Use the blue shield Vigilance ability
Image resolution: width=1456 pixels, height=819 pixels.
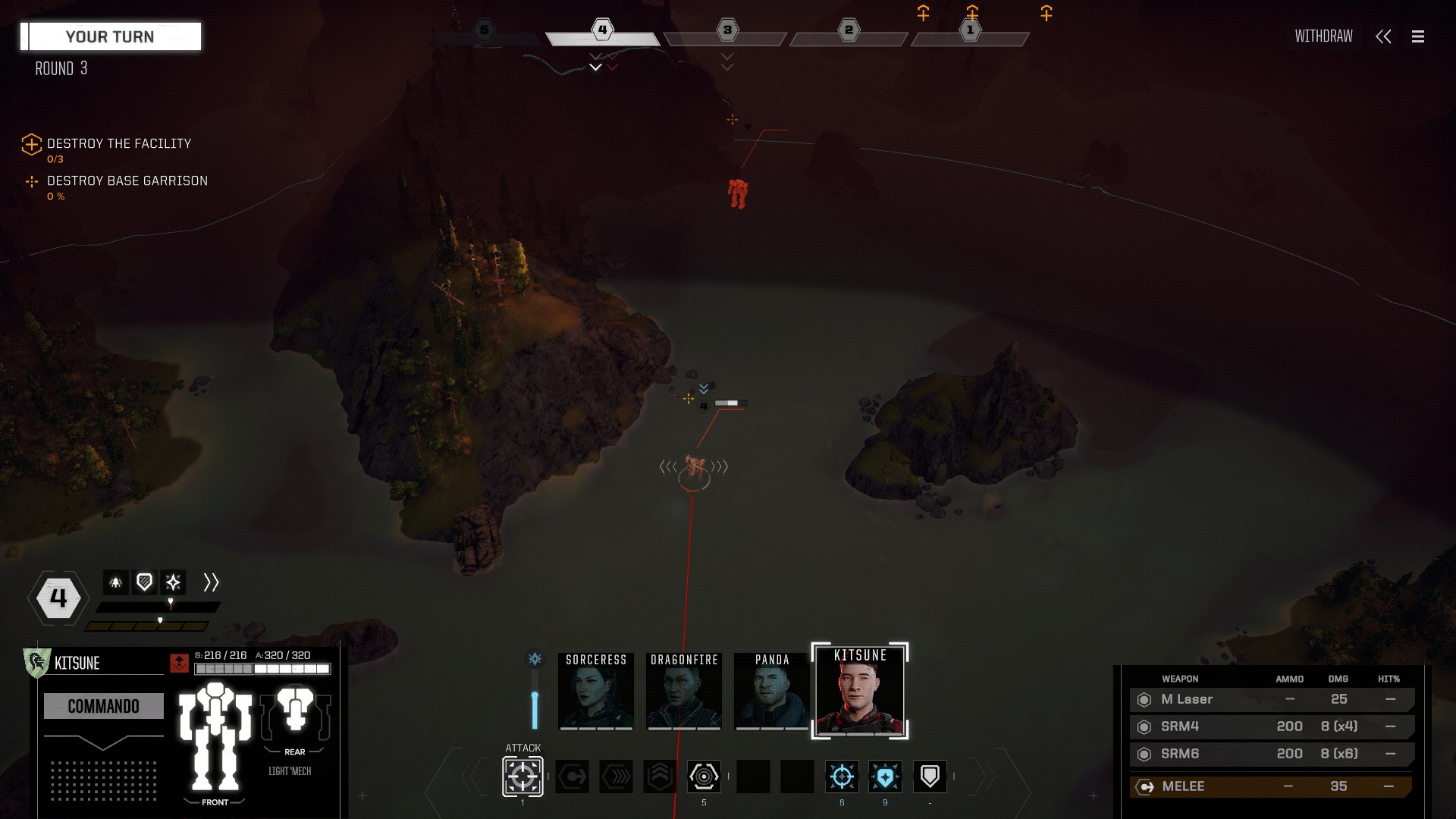[x=885, y=777]
